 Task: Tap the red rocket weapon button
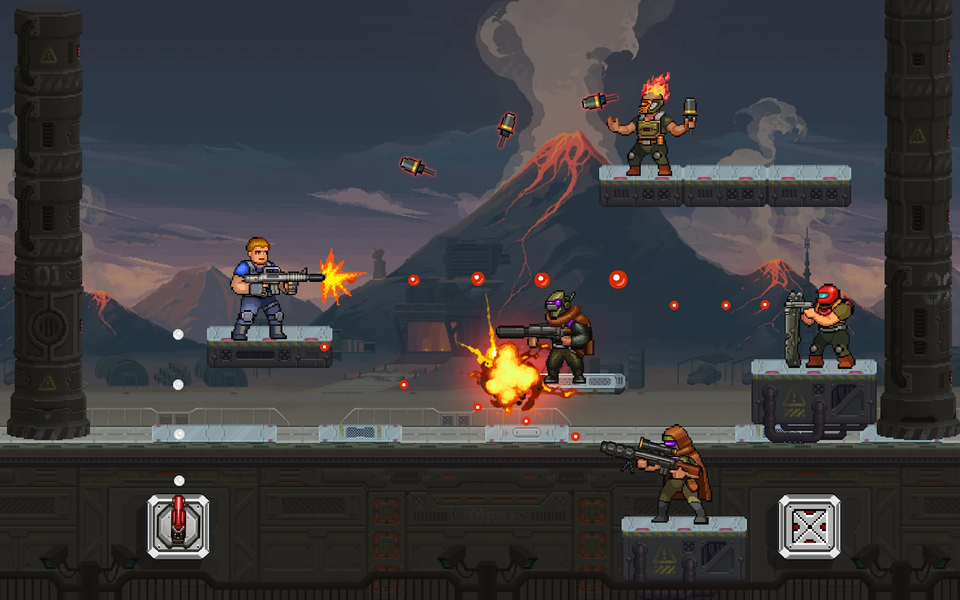click(x=179, y=525)
